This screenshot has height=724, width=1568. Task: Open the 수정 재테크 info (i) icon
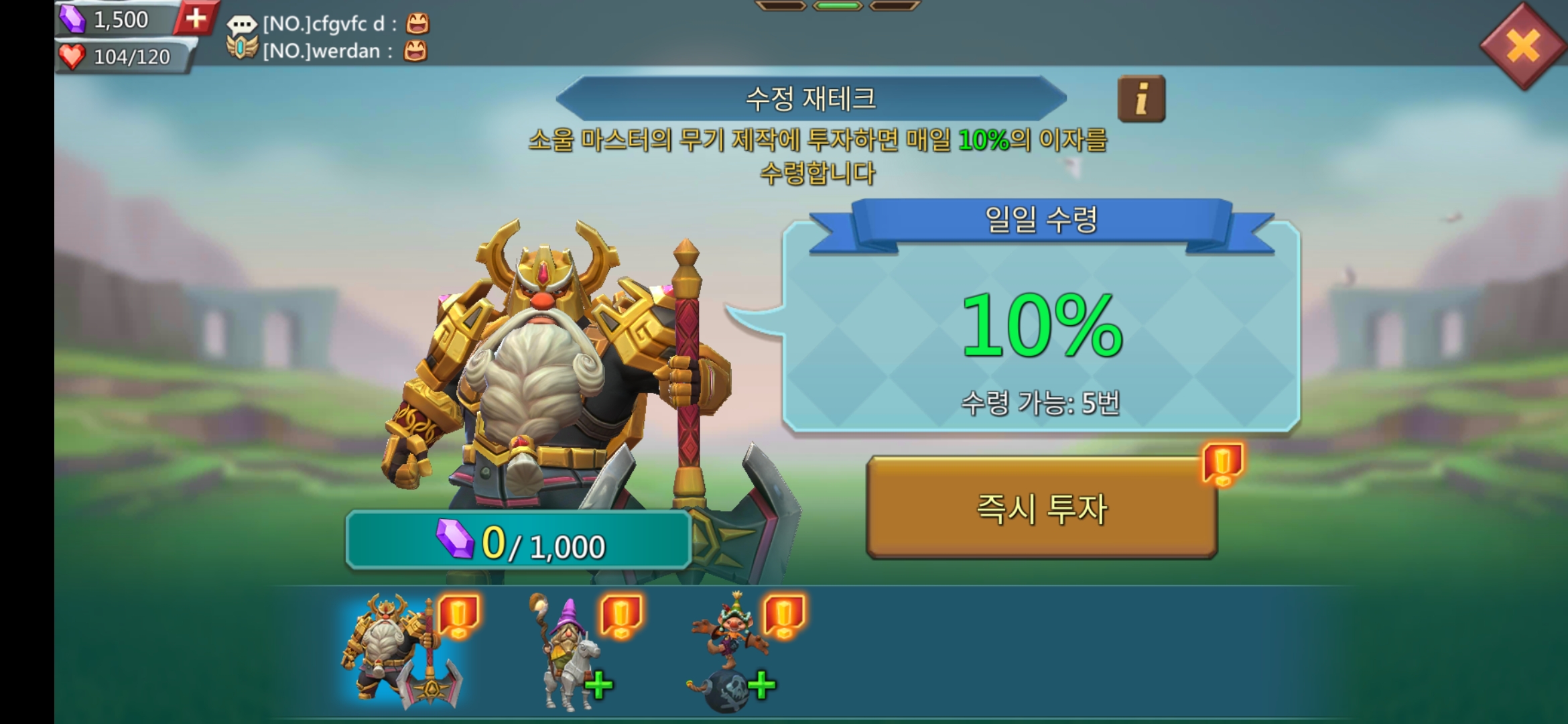pyautogui.click(x=1142, y=99)
